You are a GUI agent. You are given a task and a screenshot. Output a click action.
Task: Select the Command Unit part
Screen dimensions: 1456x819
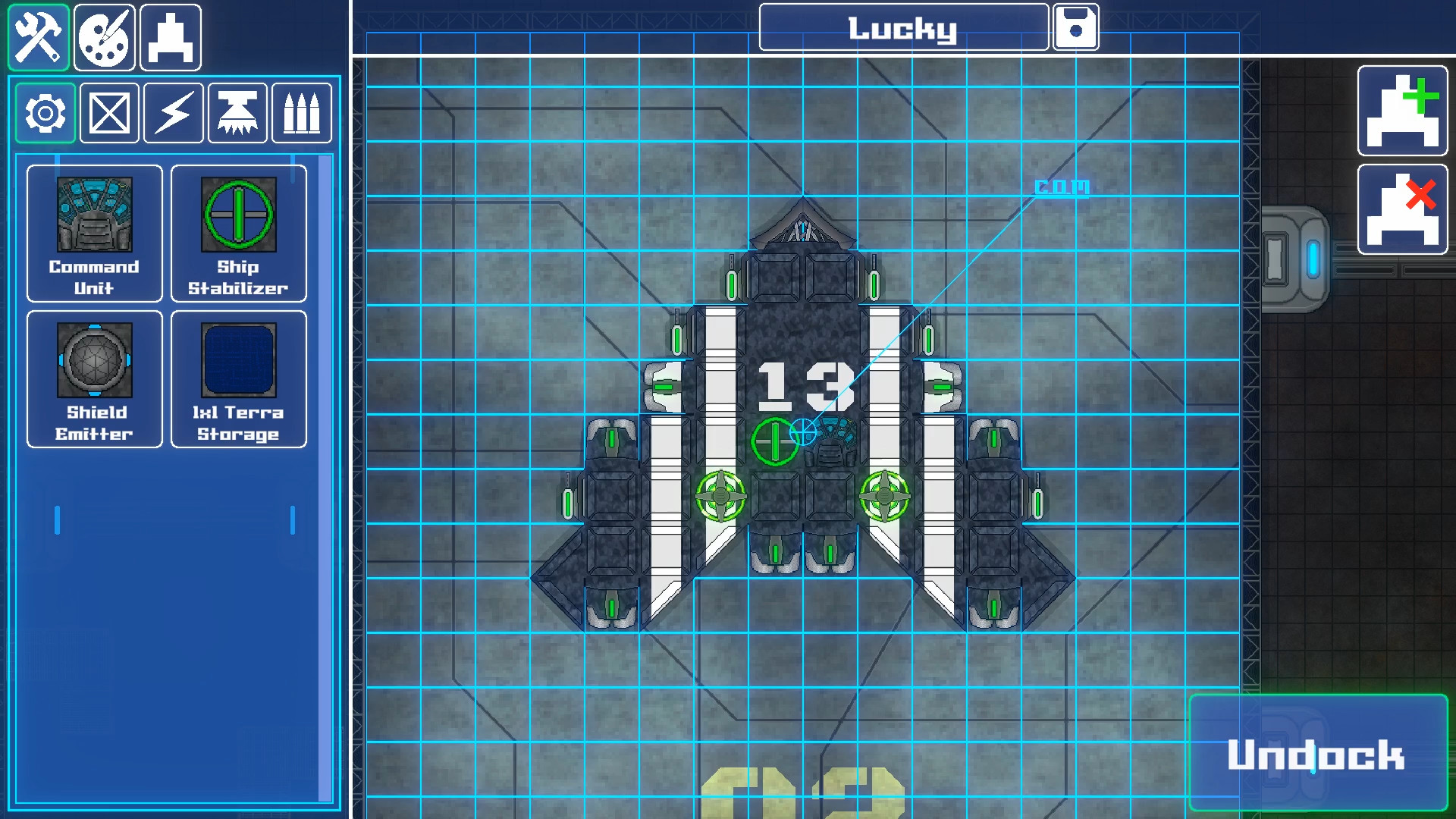pos(94,234)
